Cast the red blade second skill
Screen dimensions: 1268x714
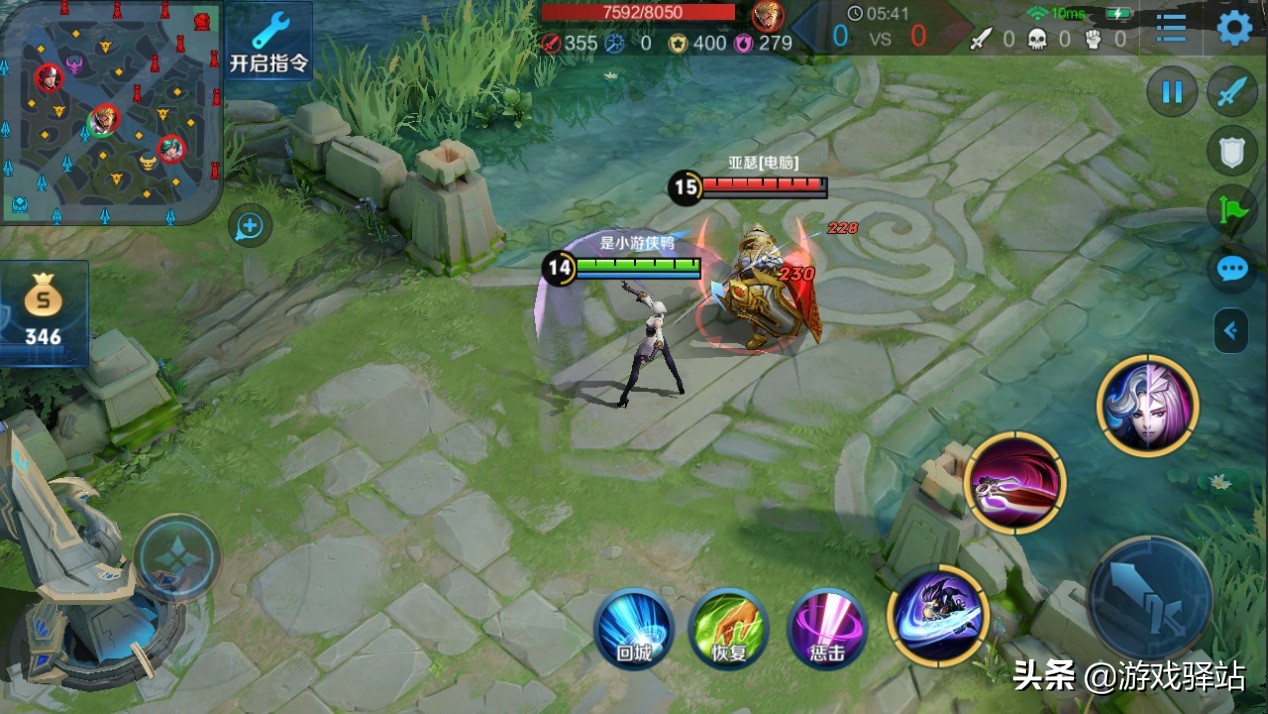click(x=1015, y=482)
